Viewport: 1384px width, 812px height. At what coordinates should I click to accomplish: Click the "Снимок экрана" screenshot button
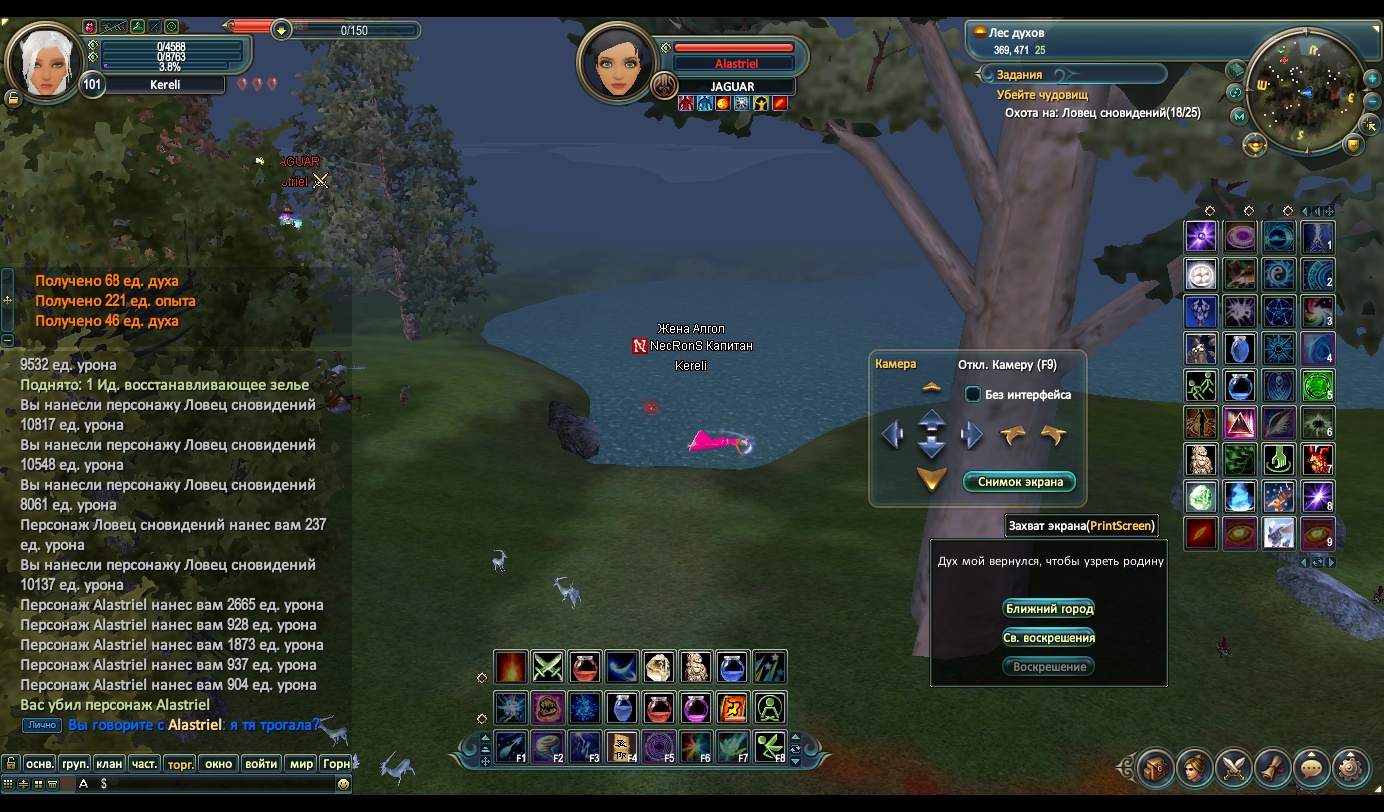click(1019, 482)
